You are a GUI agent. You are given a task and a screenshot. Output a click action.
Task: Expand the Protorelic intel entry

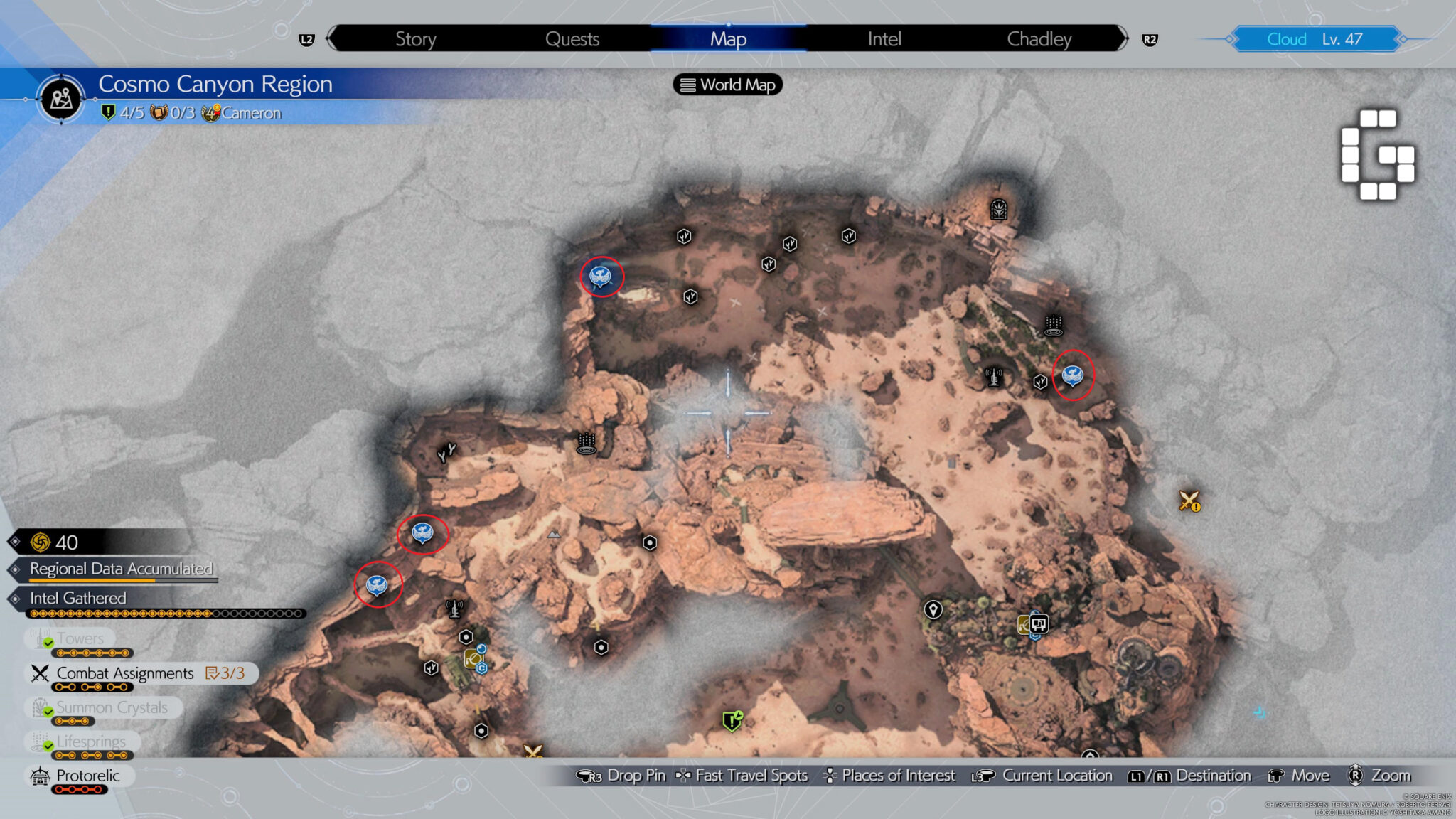point(77,776)
